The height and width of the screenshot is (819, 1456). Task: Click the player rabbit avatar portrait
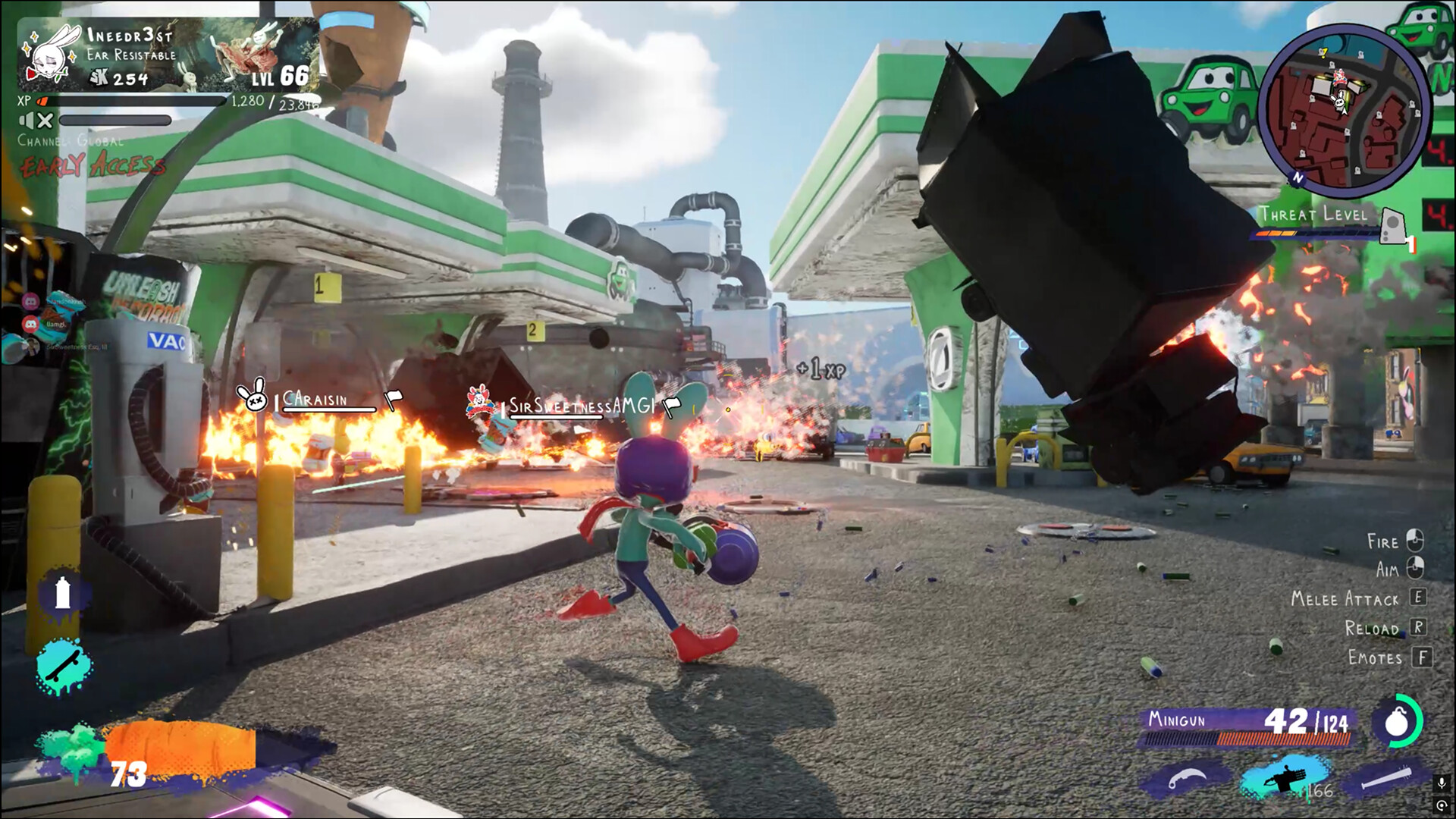[49, 55]
